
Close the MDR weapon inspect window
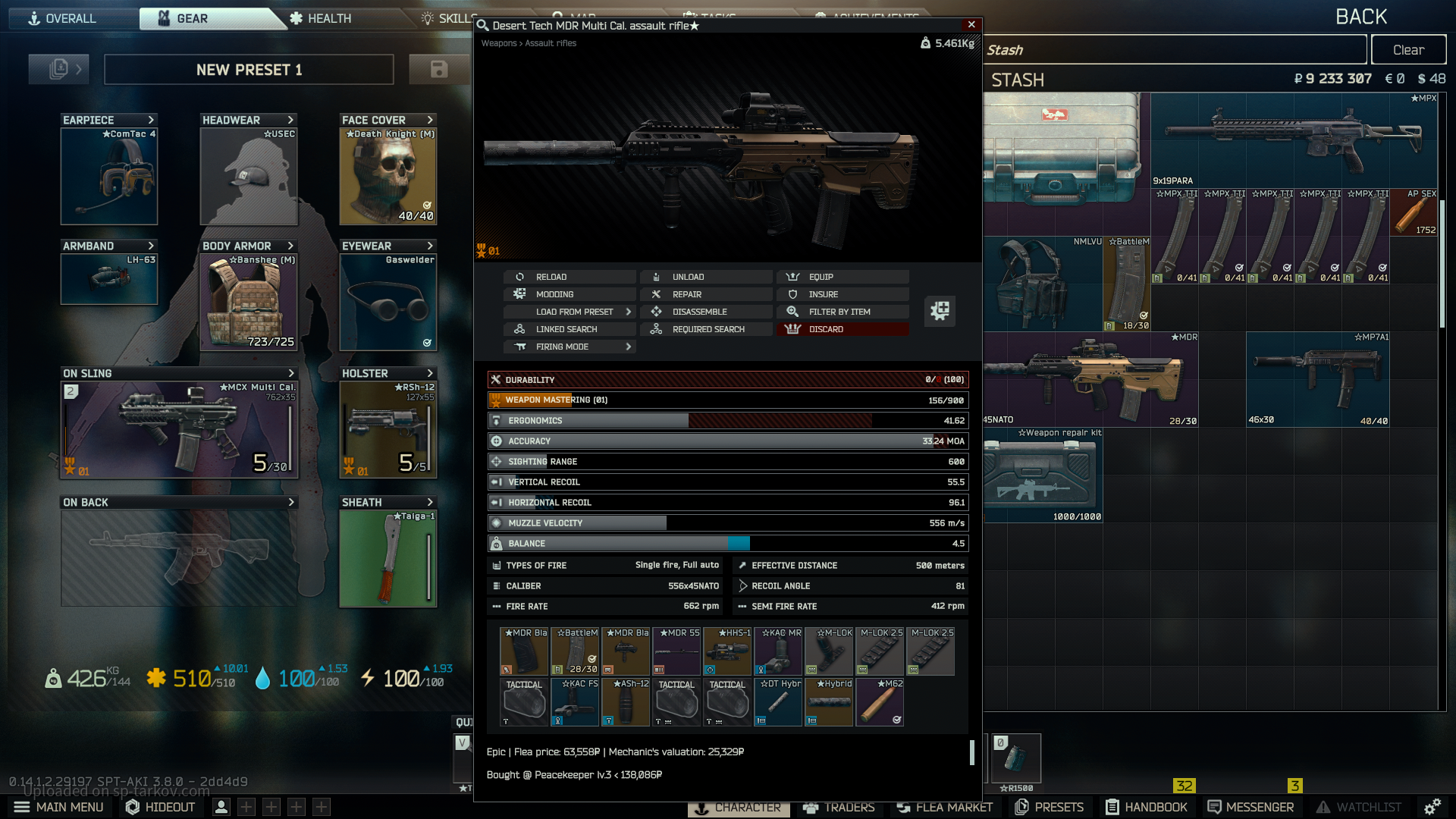[x=971, y=25]
